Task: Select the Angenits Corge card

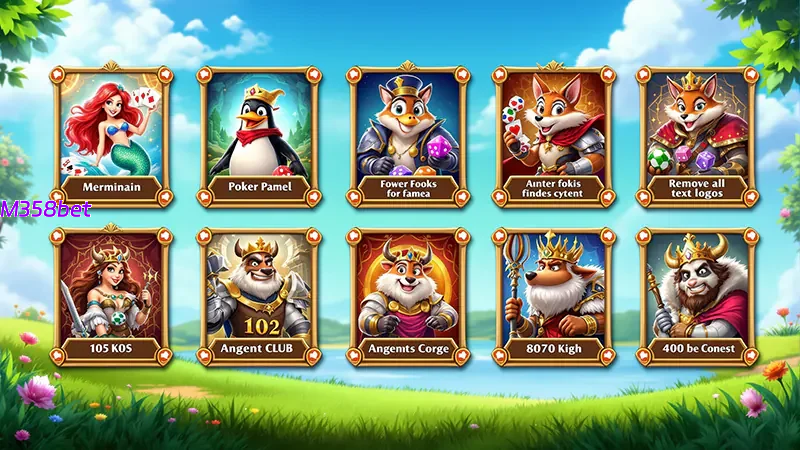Action: [x=406, y=297]
